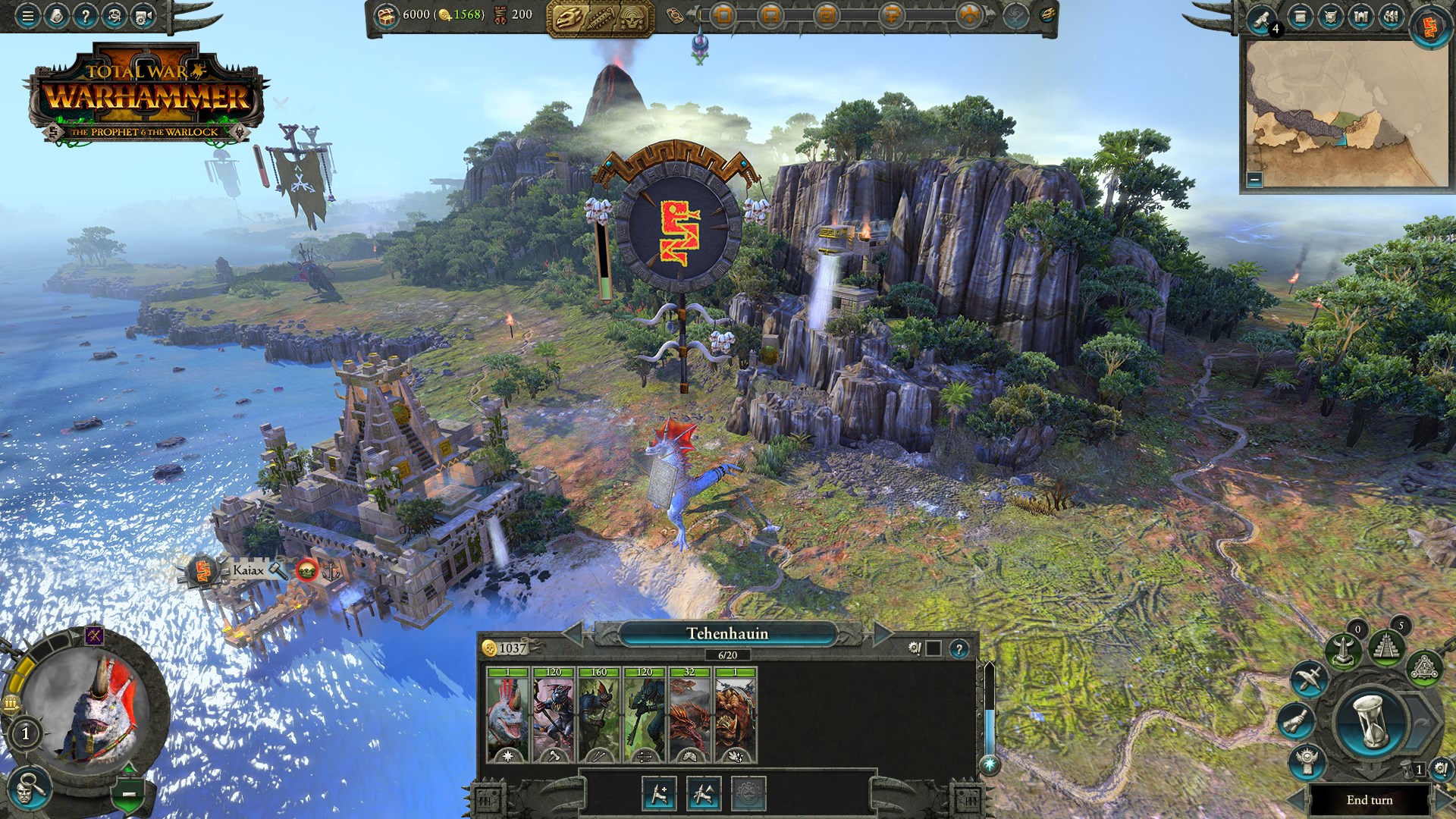The height and width of the screenshot is (819, 1456).
Task: Open the army panel help button
Action: coord(959,649)
